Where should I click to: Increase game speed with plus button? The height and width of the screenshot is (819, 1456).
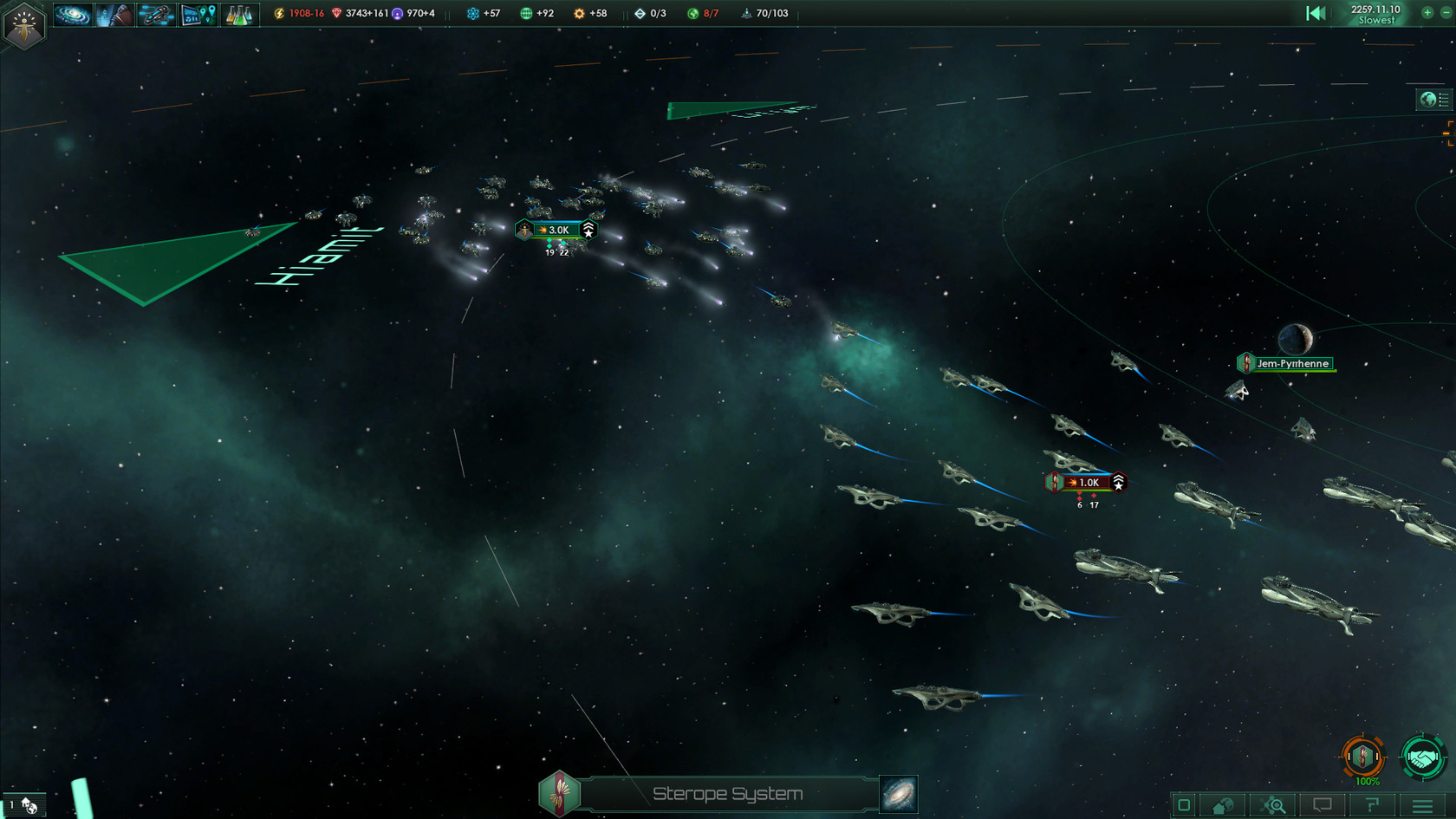1427,13
